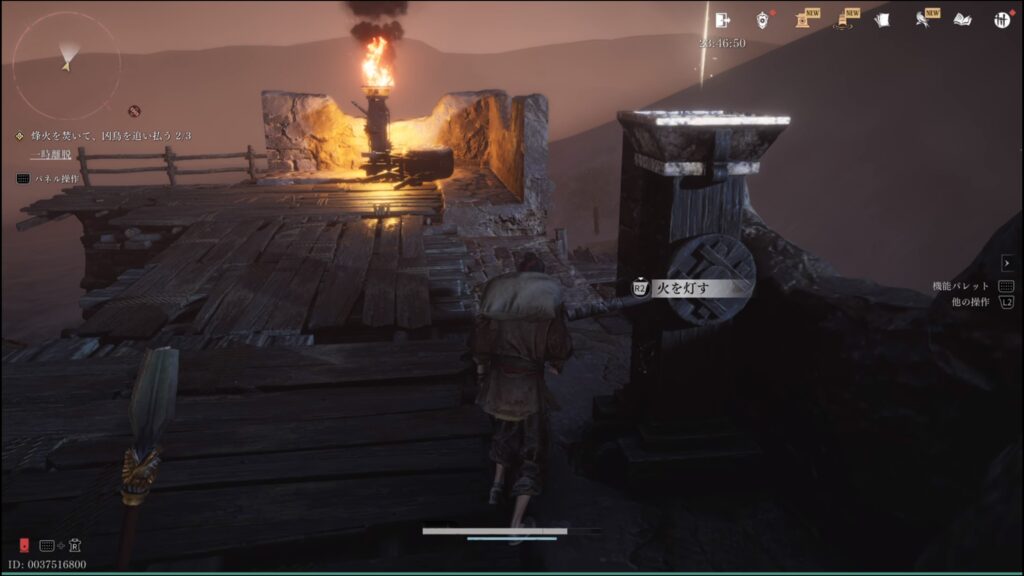The image size is (1024, 576).
Task: Click the exit door icon
Action: coord(723,20)
